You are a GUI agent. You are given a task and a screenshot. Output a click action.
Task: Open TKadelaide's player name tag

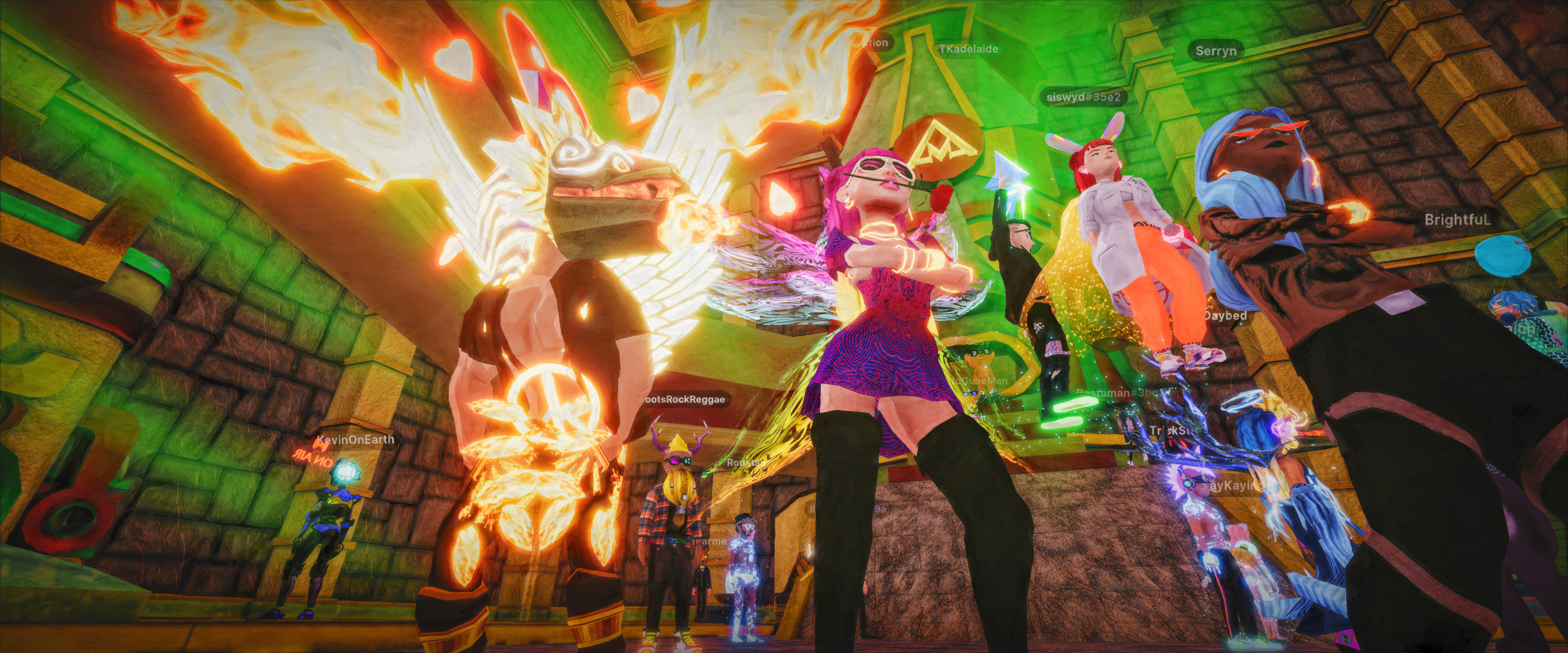(x=968, y=49)
